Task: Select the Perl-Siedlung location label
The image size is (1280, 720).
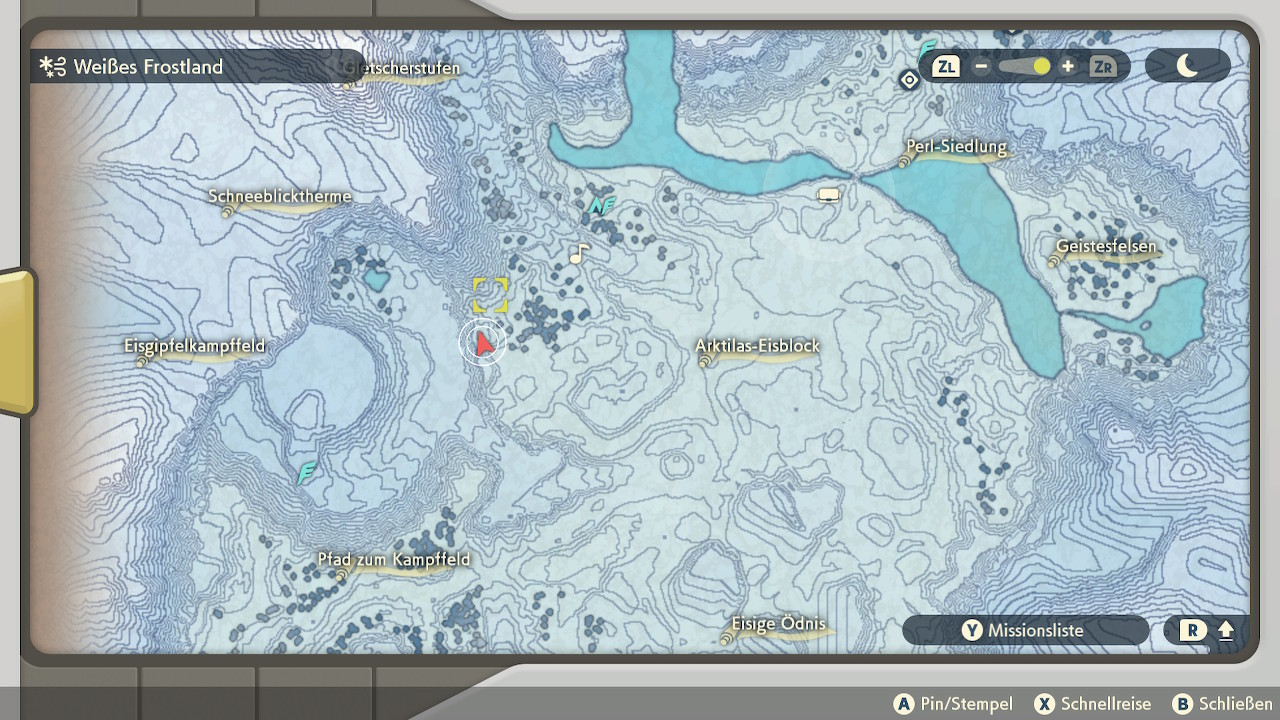Action: (x=956, y=148)
